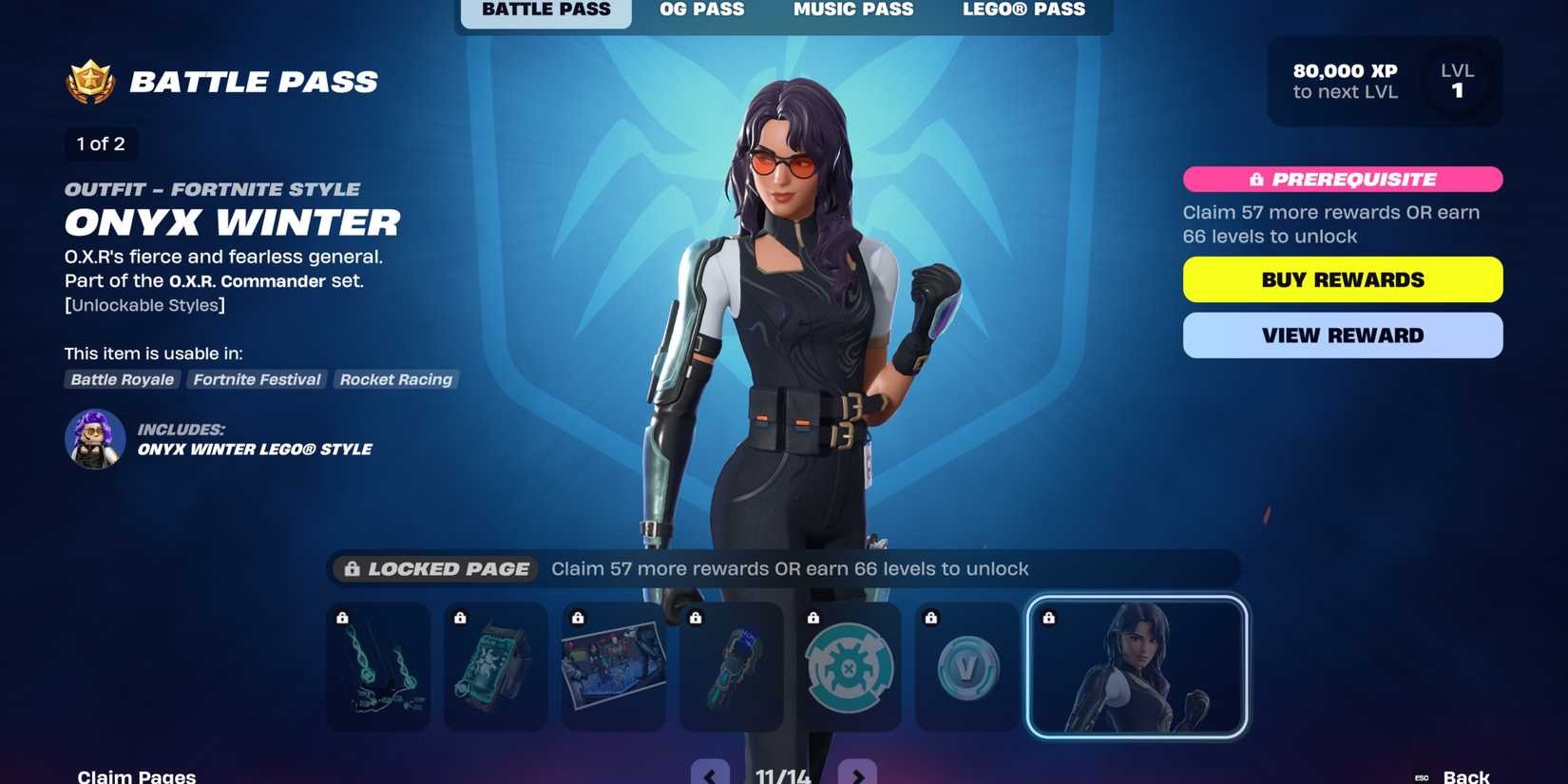
Task: Select the Rocket Racing usability tag
Action: [396, 379]
